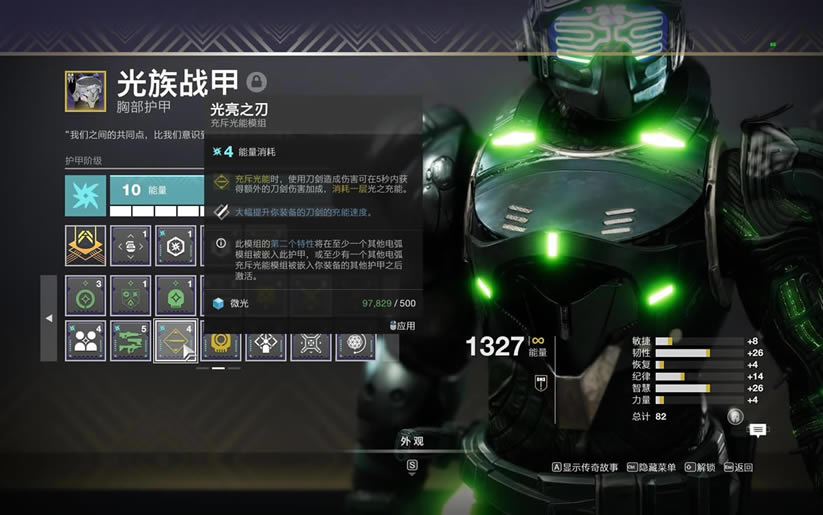Click the arc energy type icon

pyautogui.click(x=85, y=196)
